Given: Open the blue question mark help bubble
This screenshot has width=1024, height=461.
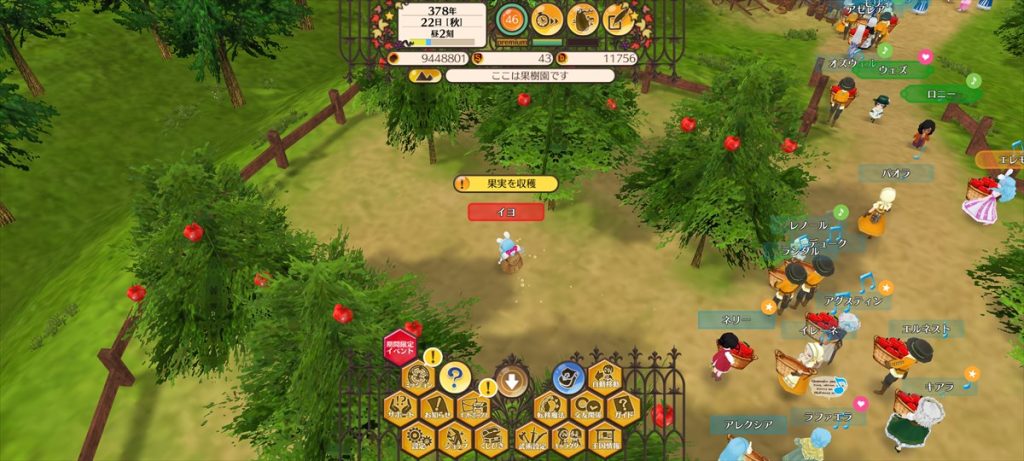Looking at the screenshot, I should [454, 378].
